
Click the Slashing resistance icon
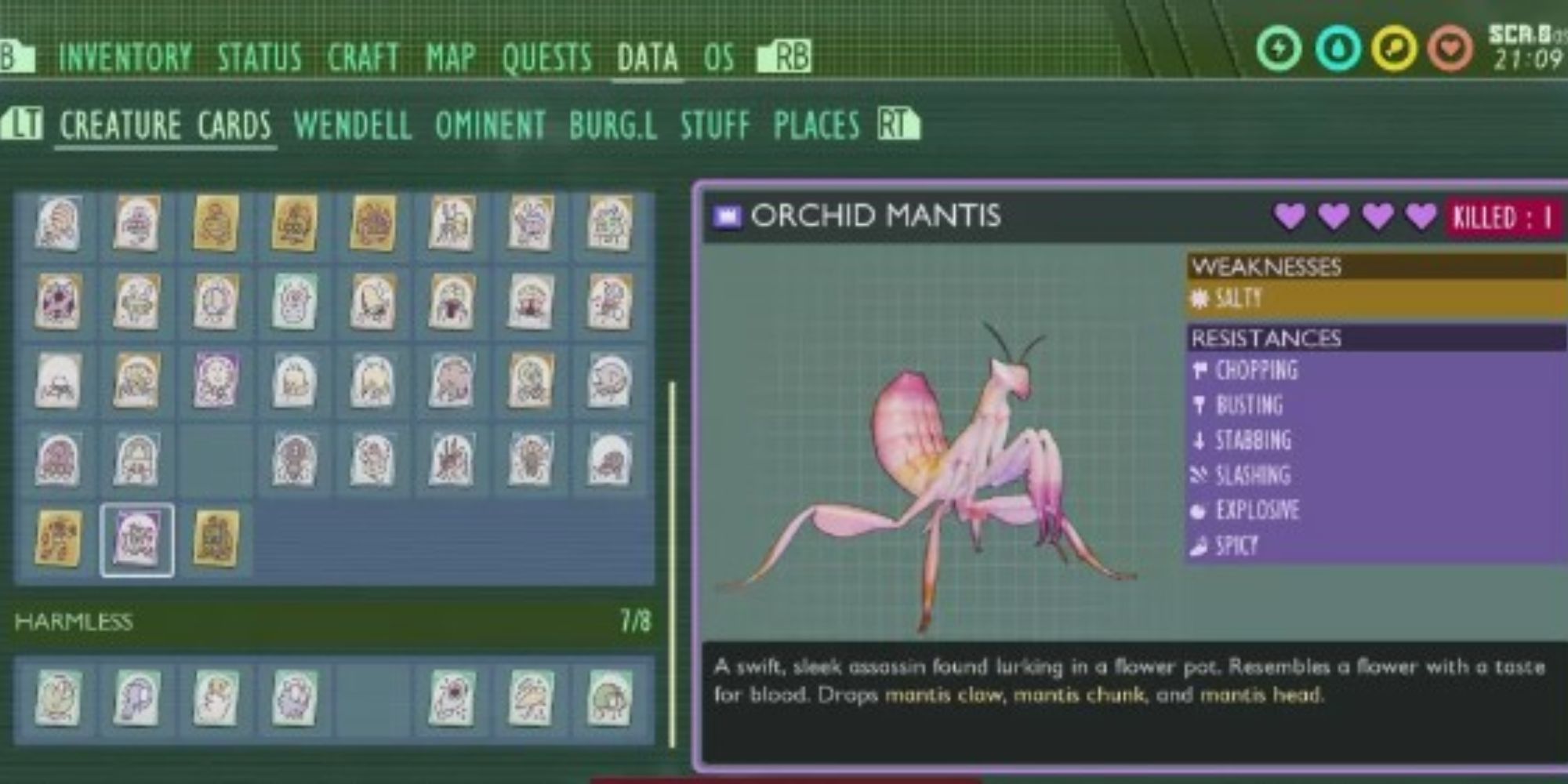pos(1198,475)
